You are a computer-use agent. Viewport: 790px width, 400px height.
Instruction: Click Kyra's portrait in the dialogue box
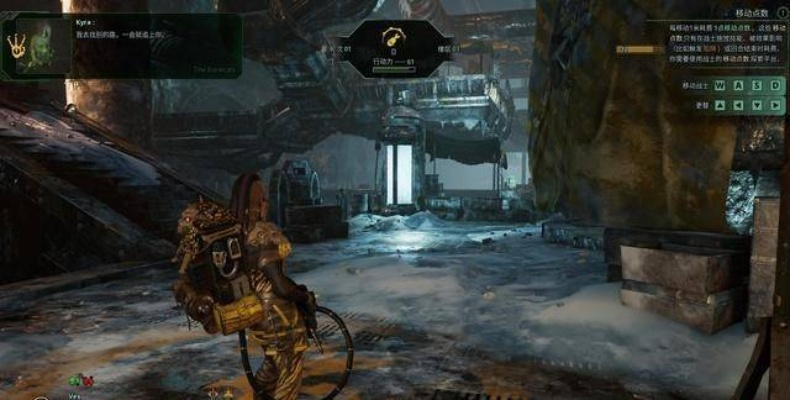pos(47,45)
